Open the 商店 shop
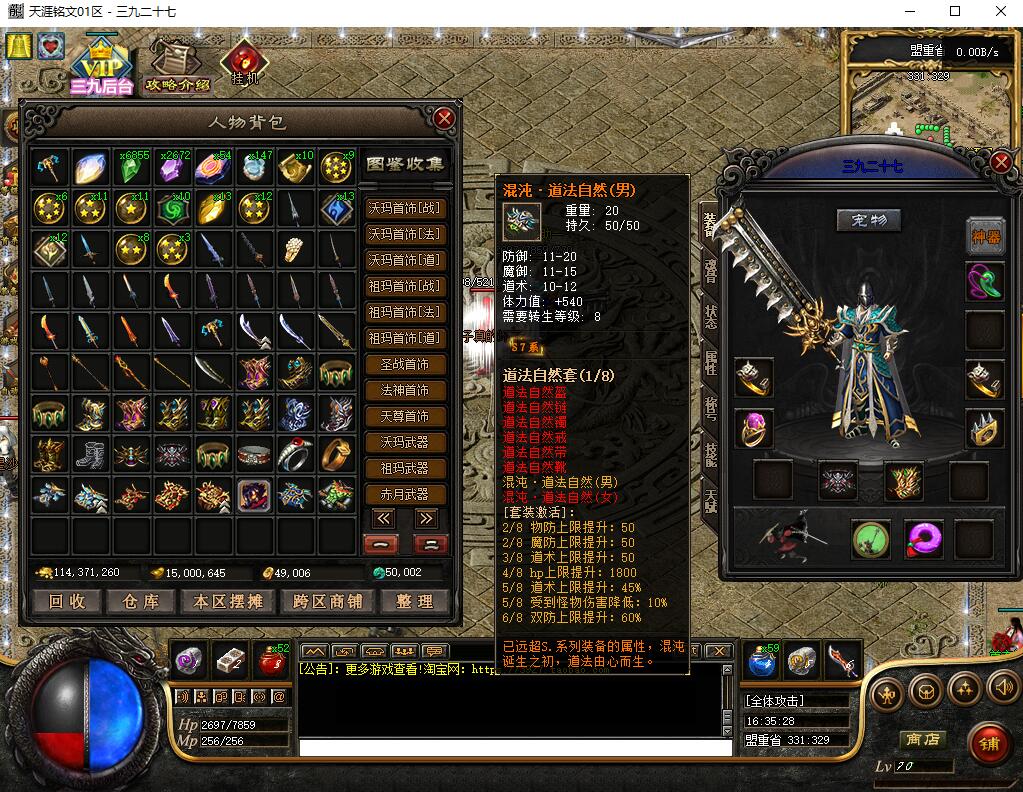1023x792 pixels. 921,739
